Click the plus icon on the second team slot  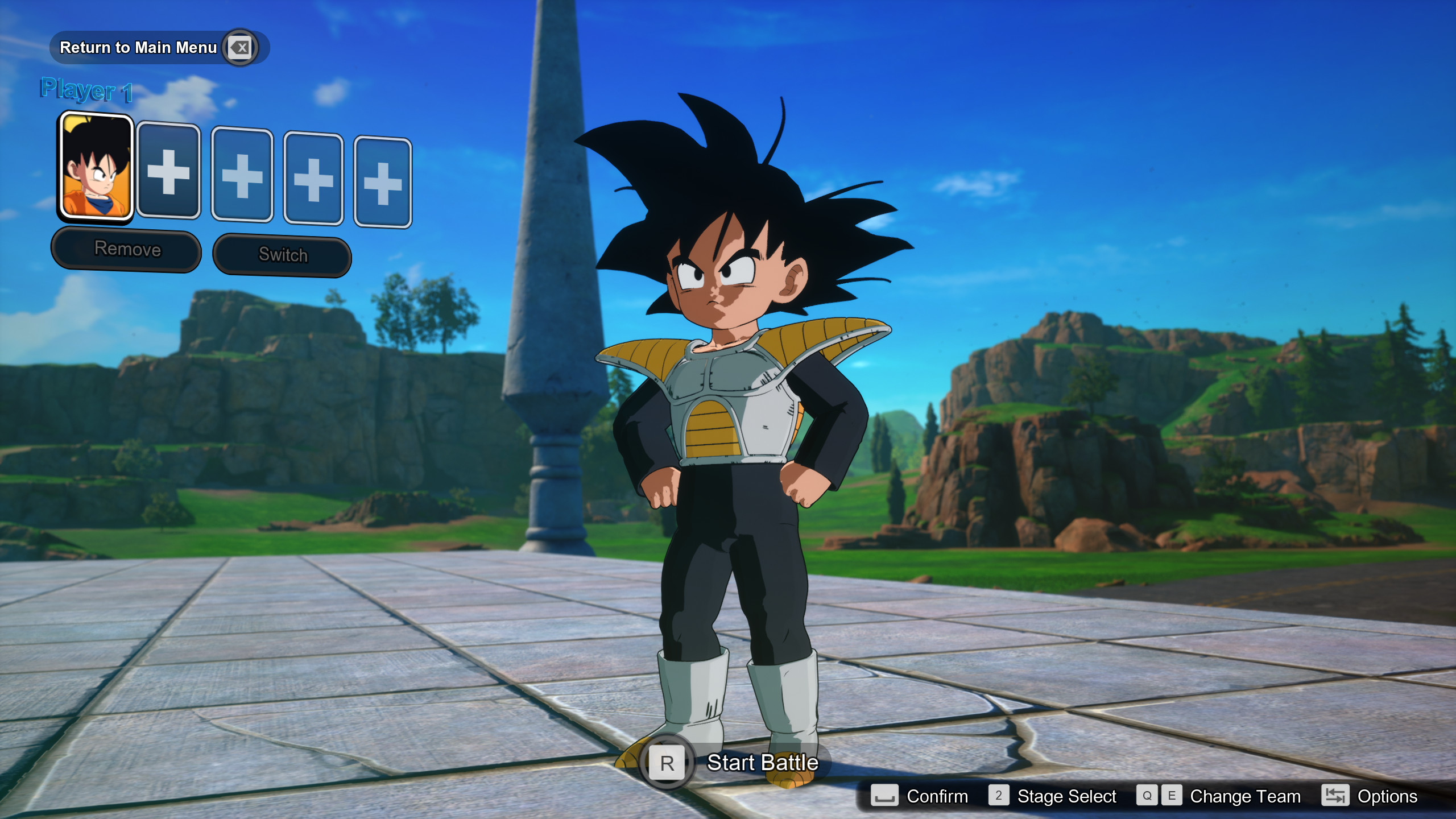click(168, 175)
